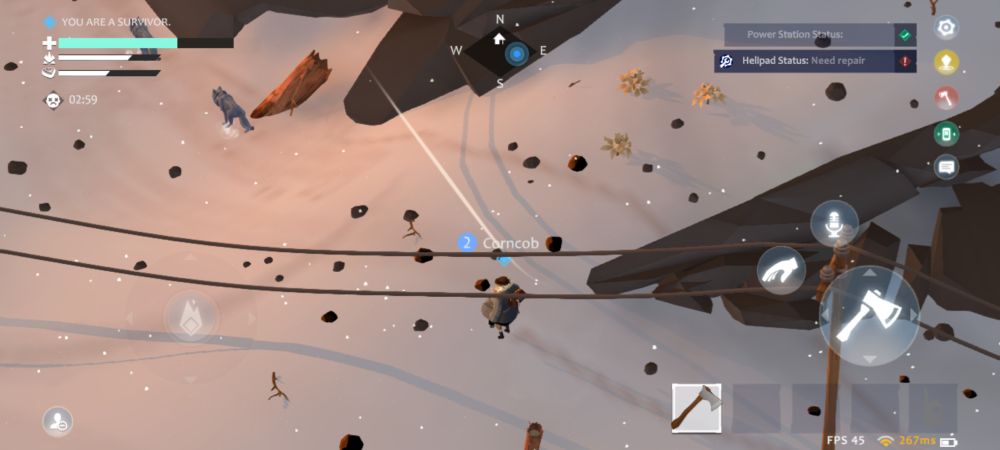
Task: Open the chat message bubble
Action: 945,167
